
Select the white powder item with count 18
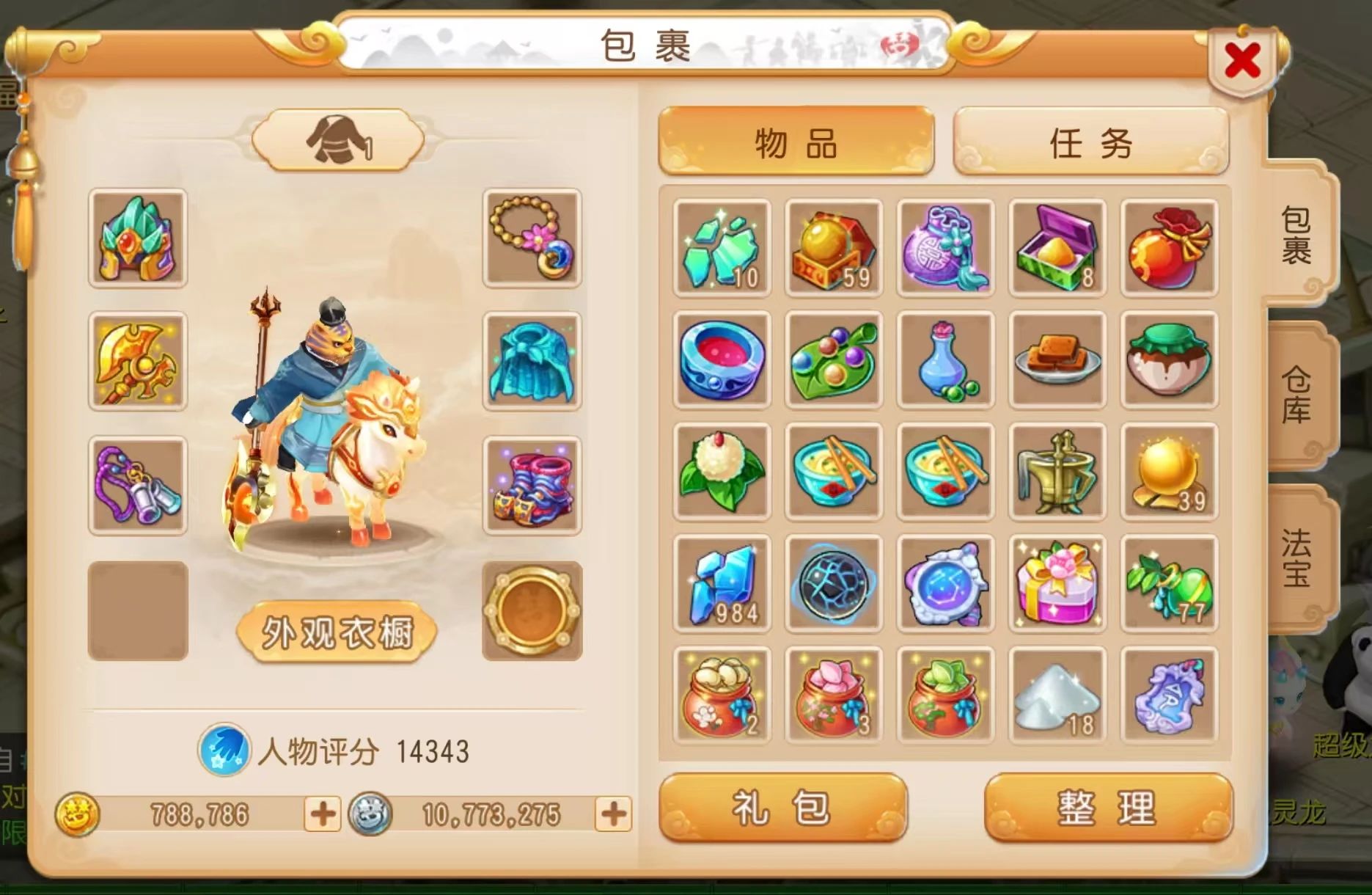pos(1058,693)
